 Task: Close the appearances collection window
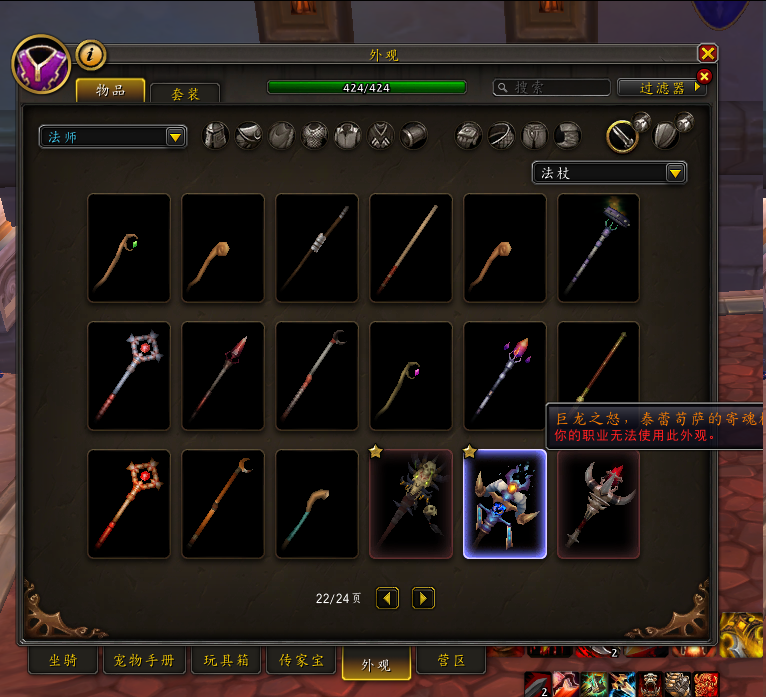click(x=708, y=54)
